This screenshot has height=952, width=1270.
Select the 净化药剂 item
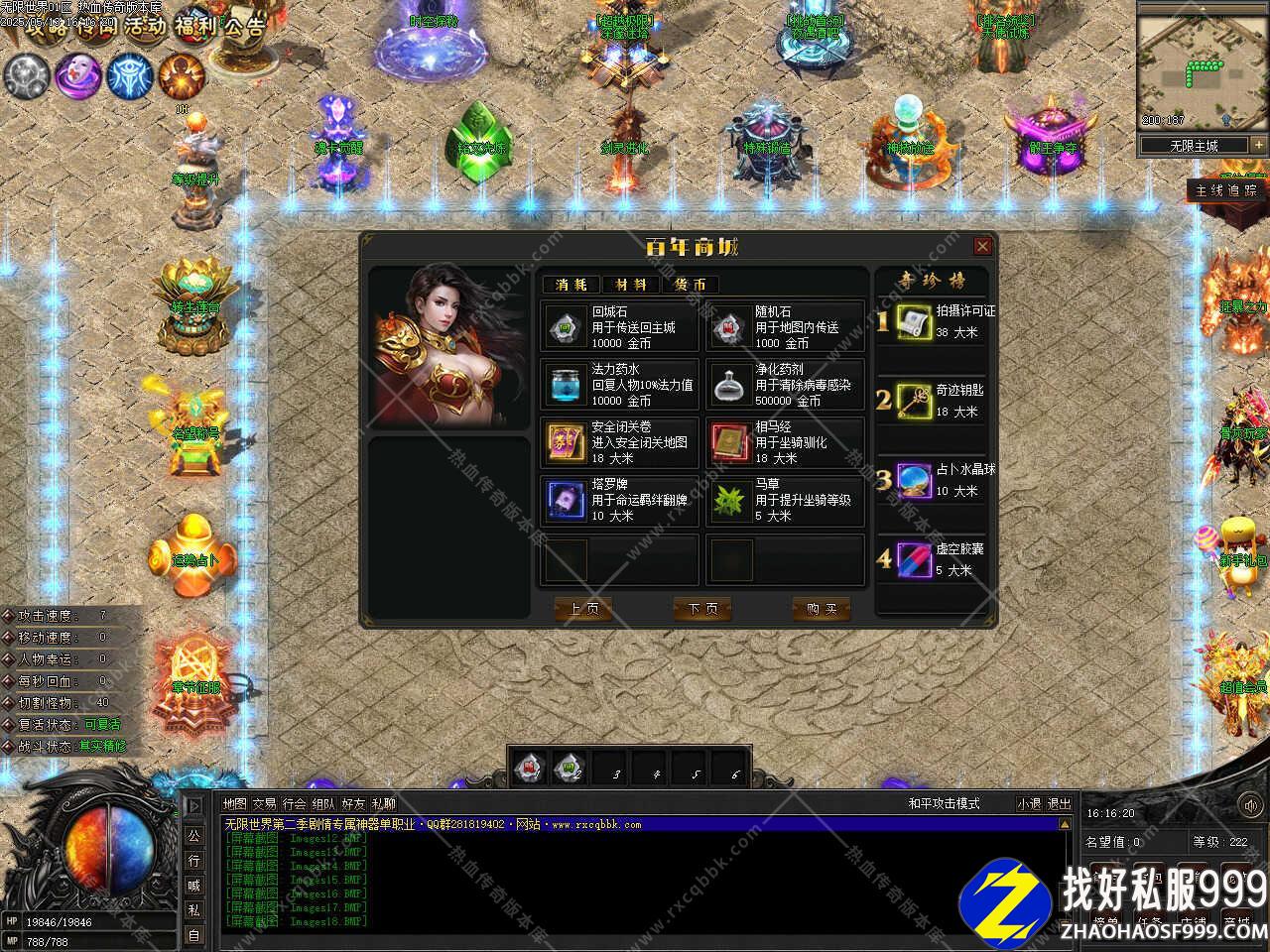pos(785,385)
